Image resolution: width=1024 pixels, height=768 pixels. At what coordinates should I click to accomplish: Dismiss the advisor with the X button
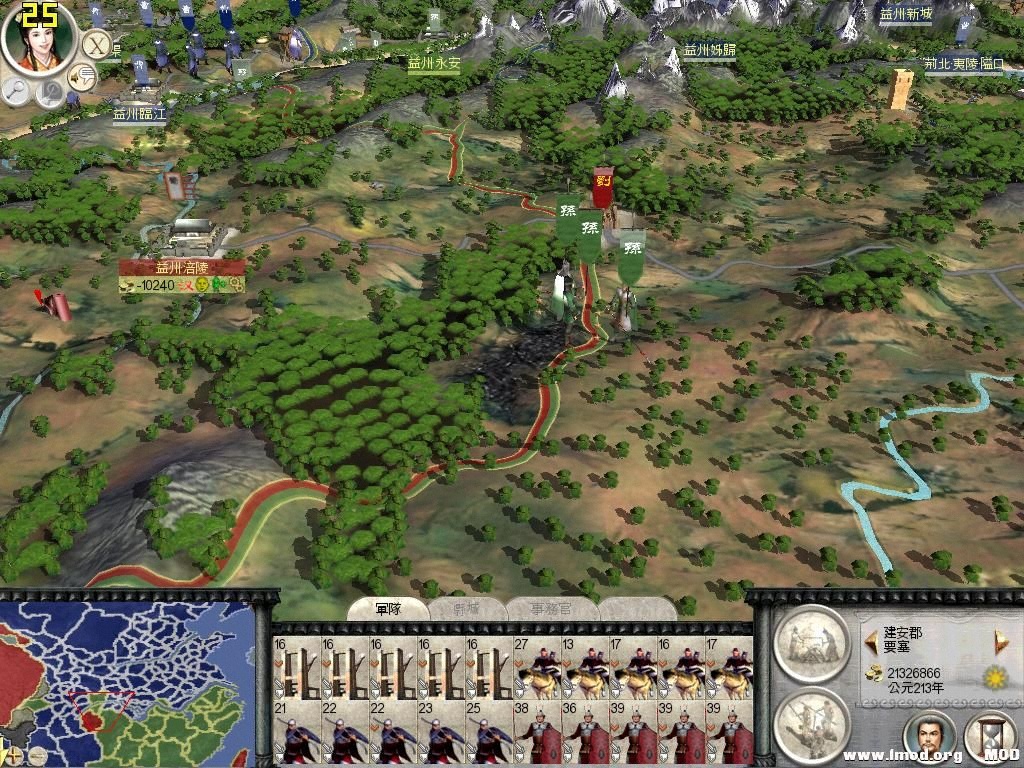[x=96, y=45]
